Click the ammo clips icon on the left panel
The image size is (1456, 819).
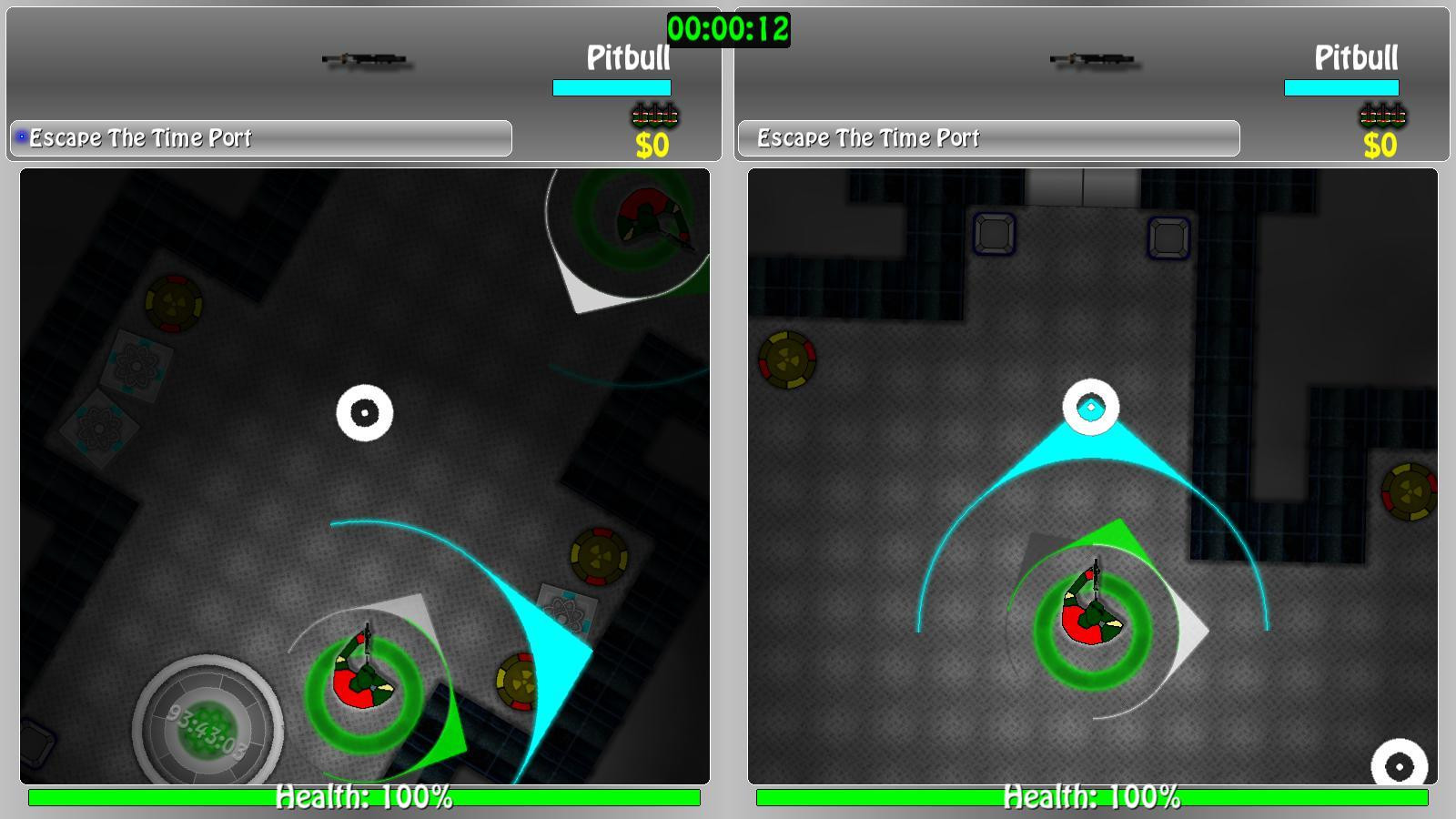655,115
